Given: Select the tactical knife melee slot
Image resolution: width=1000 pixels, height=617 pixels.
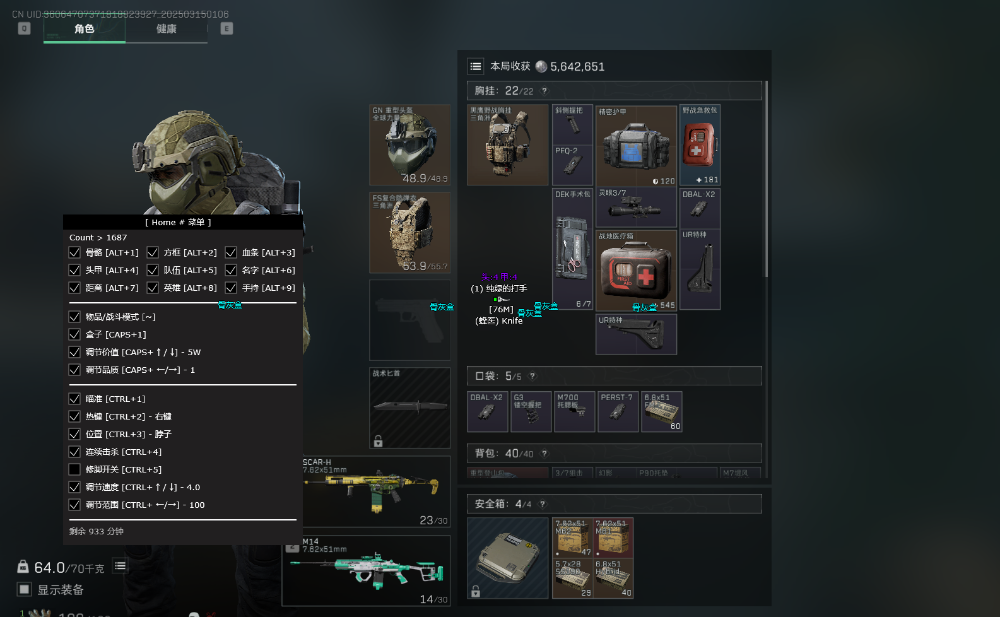Looking at the screenshot, I should [410, 407].
